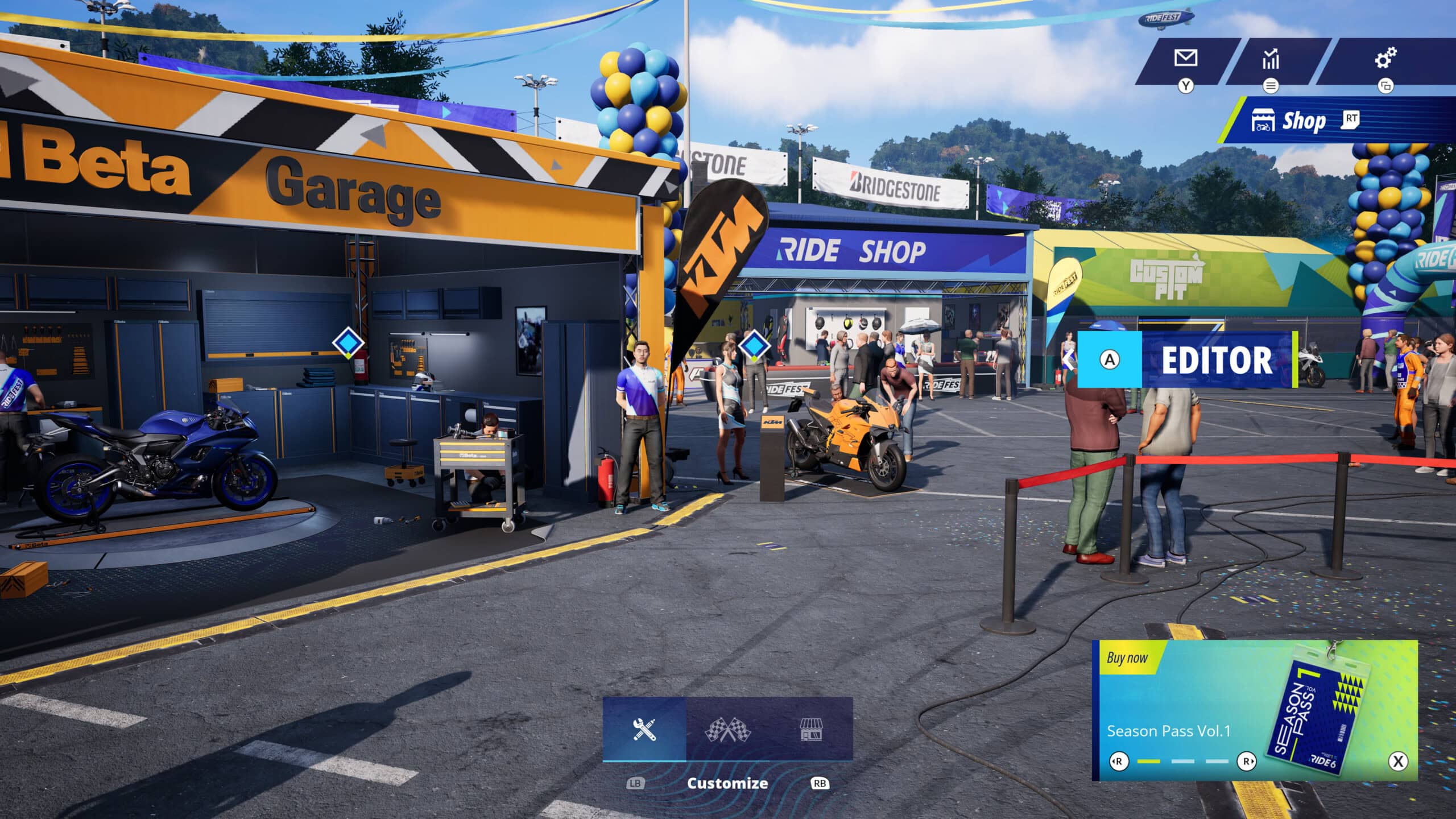Screen dimensions: 1456x819
Task: Open the statistics chart panel
Action: click(1270, 59)
